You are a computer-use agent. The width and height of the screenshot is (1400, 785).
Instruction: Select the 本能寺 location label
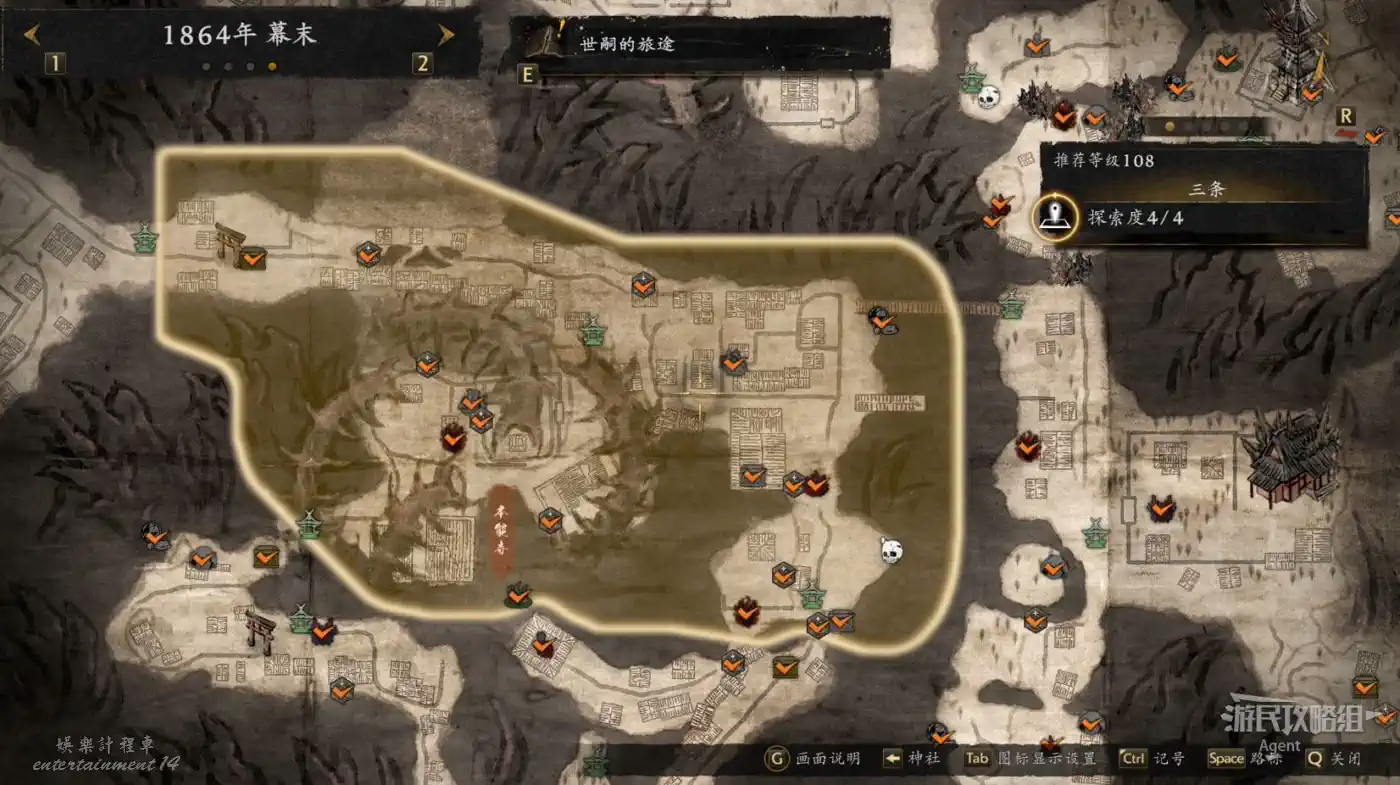tap(501, 531)
